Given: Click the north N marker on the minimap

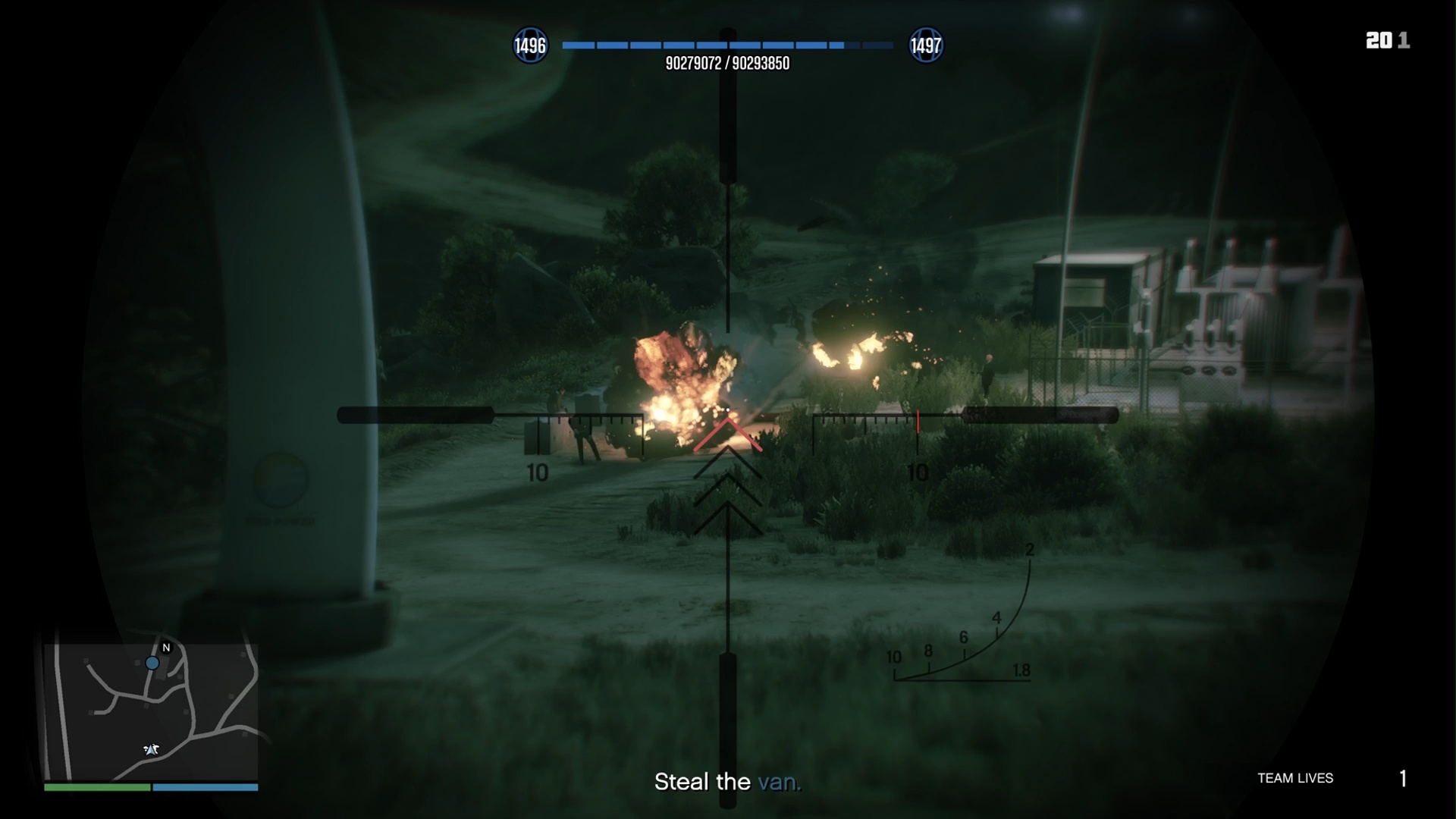Looking at the screenshot, I should click(166, 648).
